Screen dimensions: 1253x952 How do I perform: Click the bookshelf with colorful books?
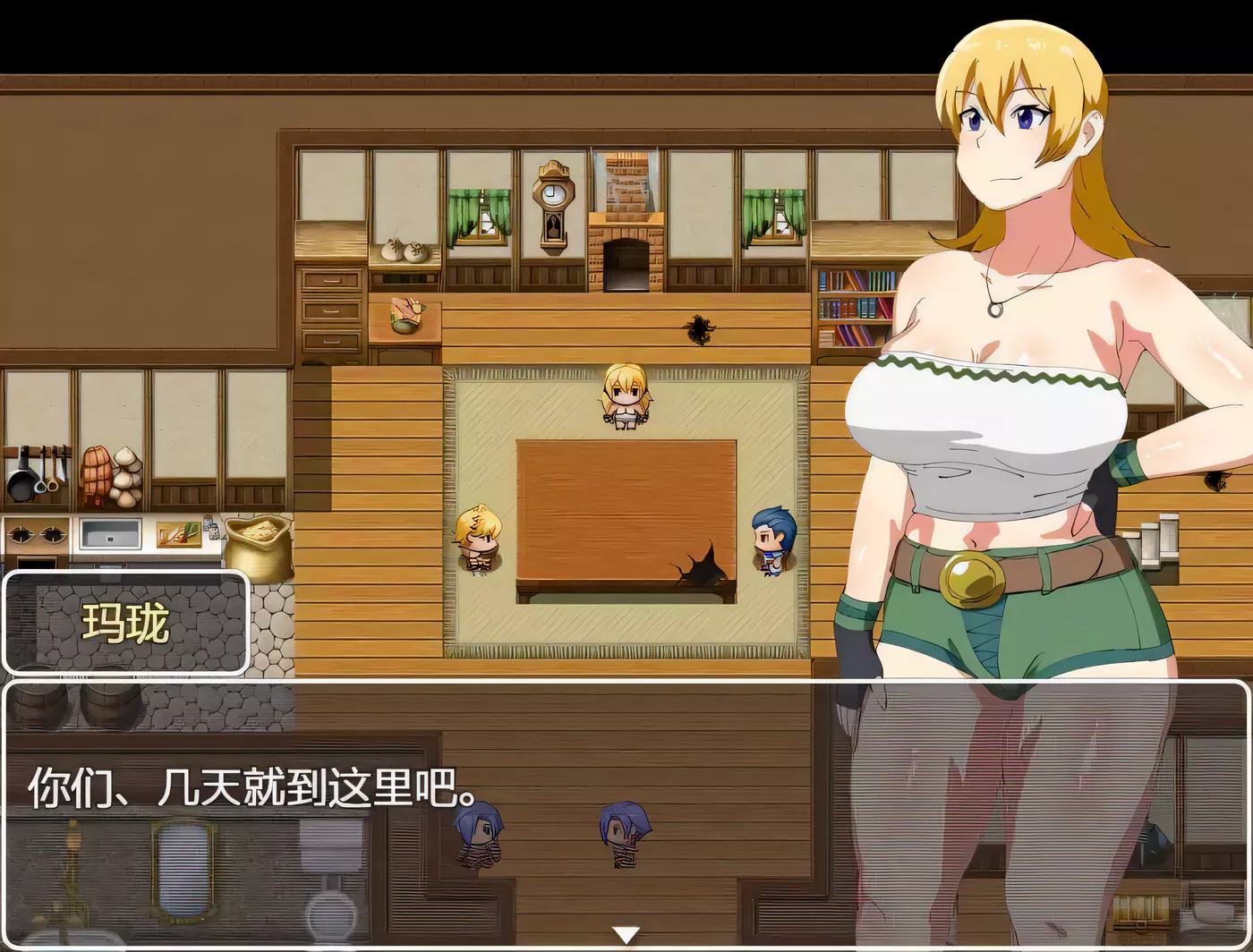pos(855,304)
